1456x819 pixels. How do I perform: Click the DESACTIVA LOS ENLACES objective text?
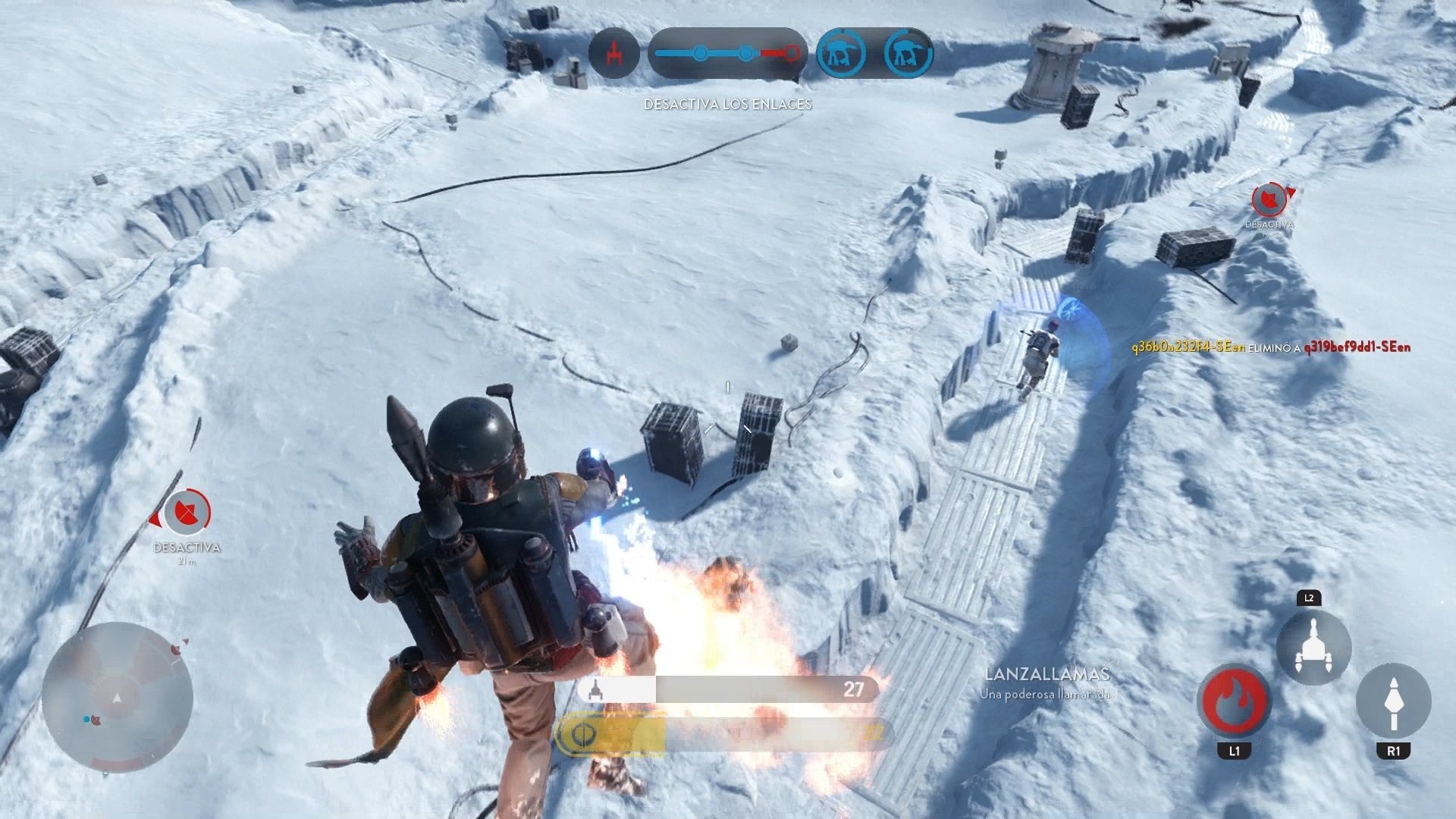(727, 105)
